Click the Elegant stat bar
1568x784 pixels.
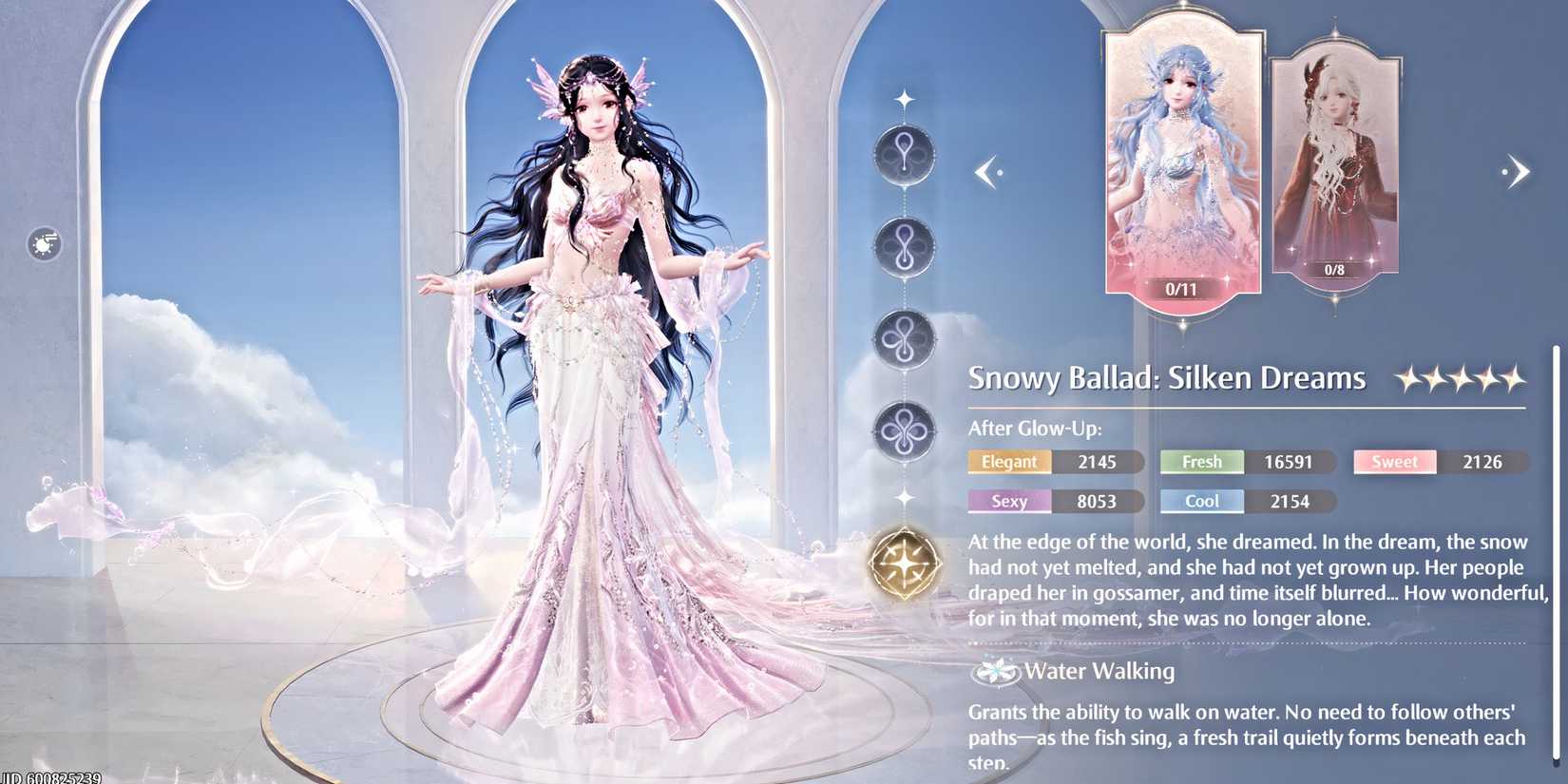click(1008, 462)
